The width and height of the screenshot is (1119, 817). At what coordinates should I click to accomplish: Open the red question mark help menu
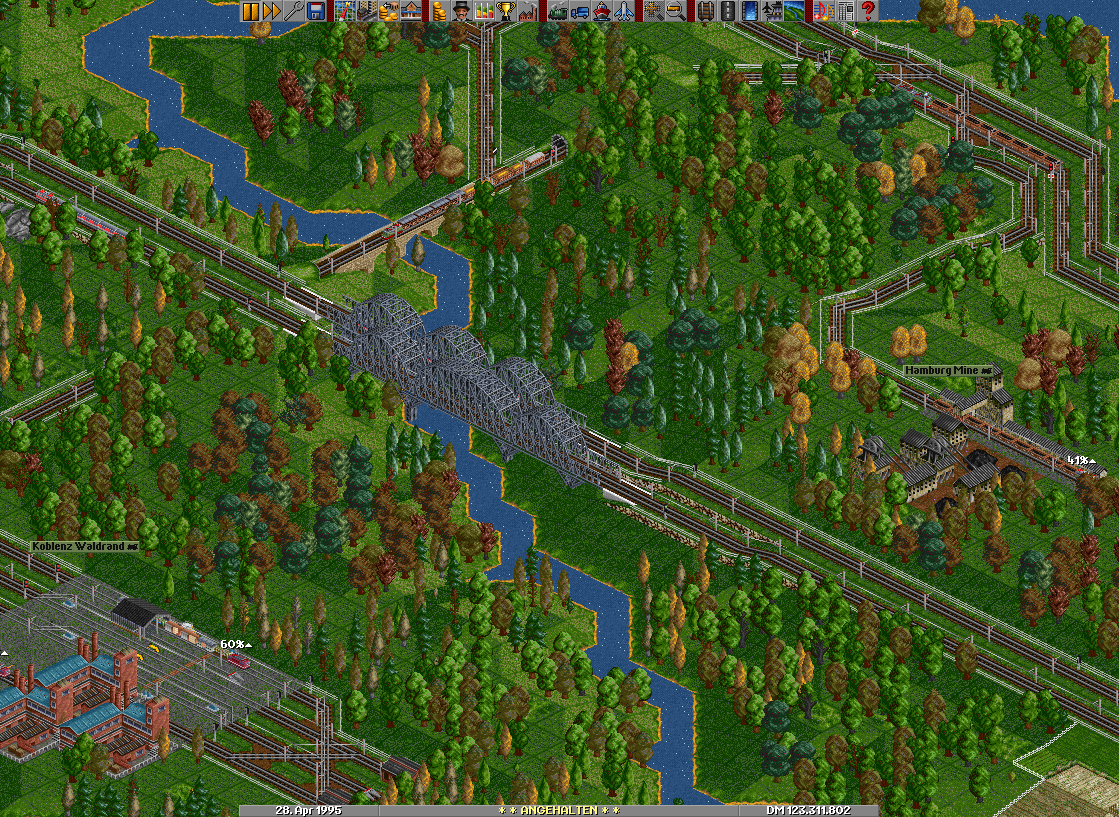(868, 11)
